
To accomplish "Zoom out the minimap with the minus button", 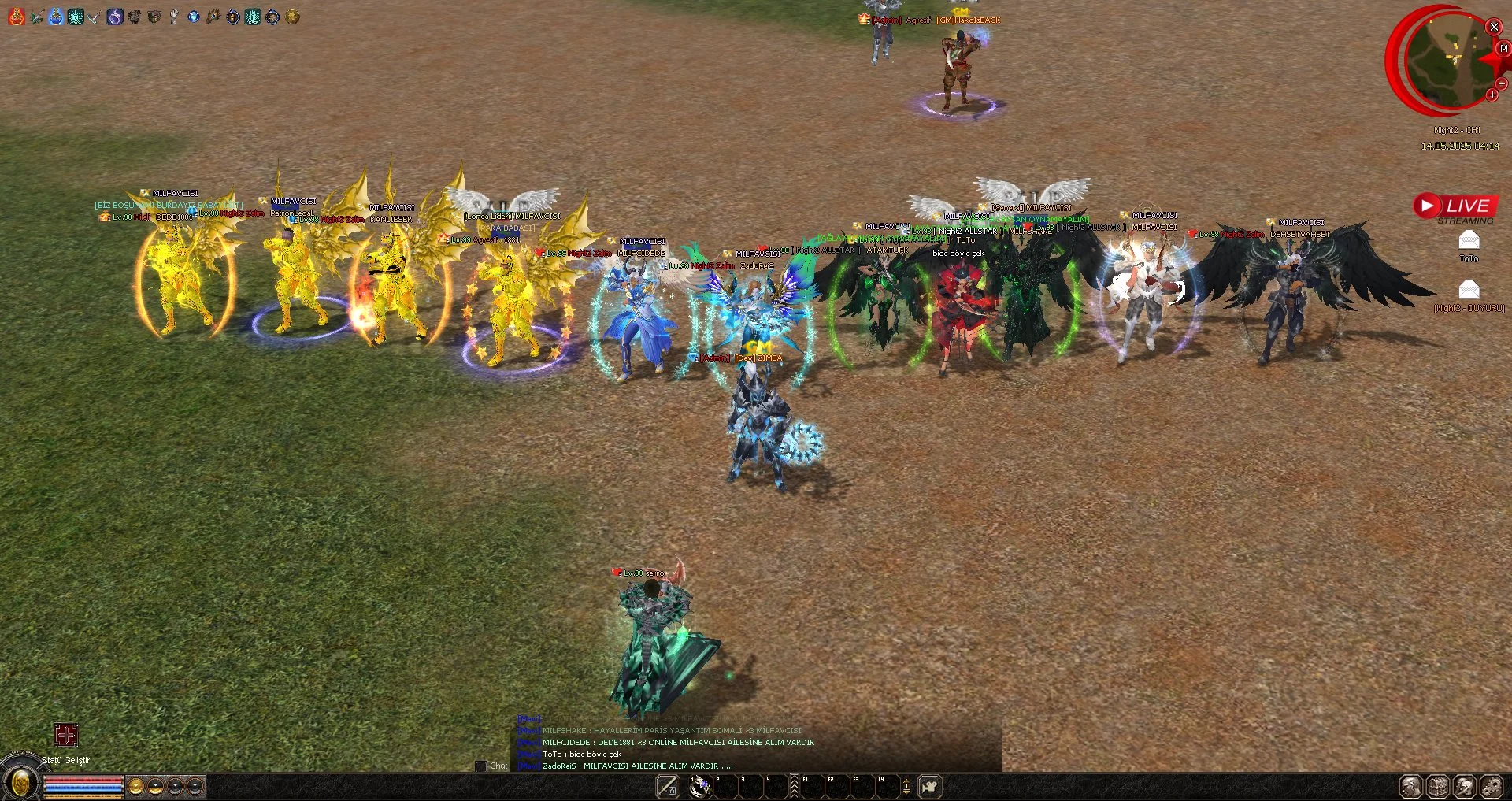I will (x=1501, y=83).
